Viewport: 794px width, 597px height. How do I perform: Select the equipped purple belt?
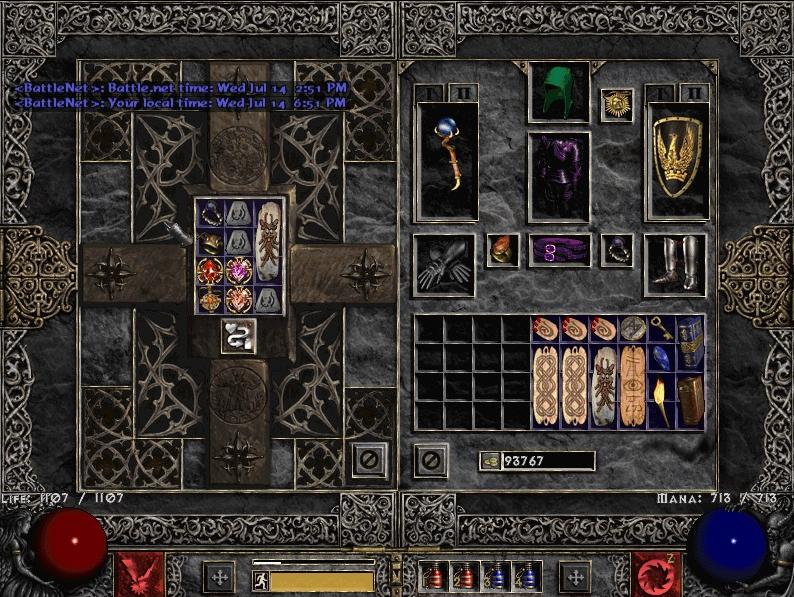click(558, 251)
